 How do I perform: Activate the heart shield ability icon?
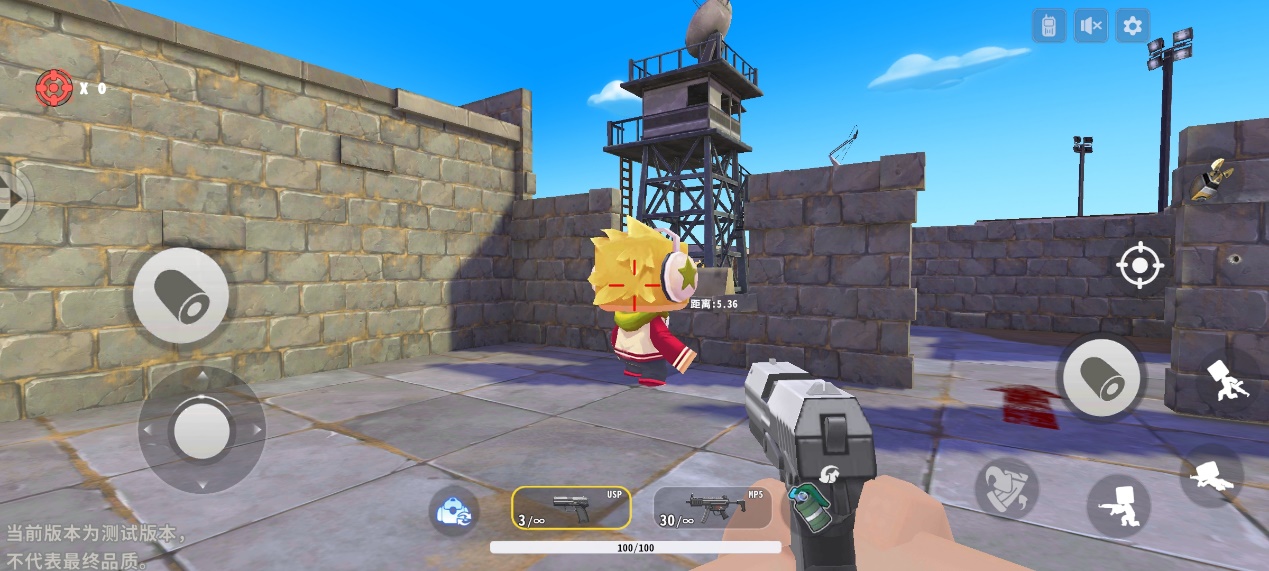click(1007, 488)
